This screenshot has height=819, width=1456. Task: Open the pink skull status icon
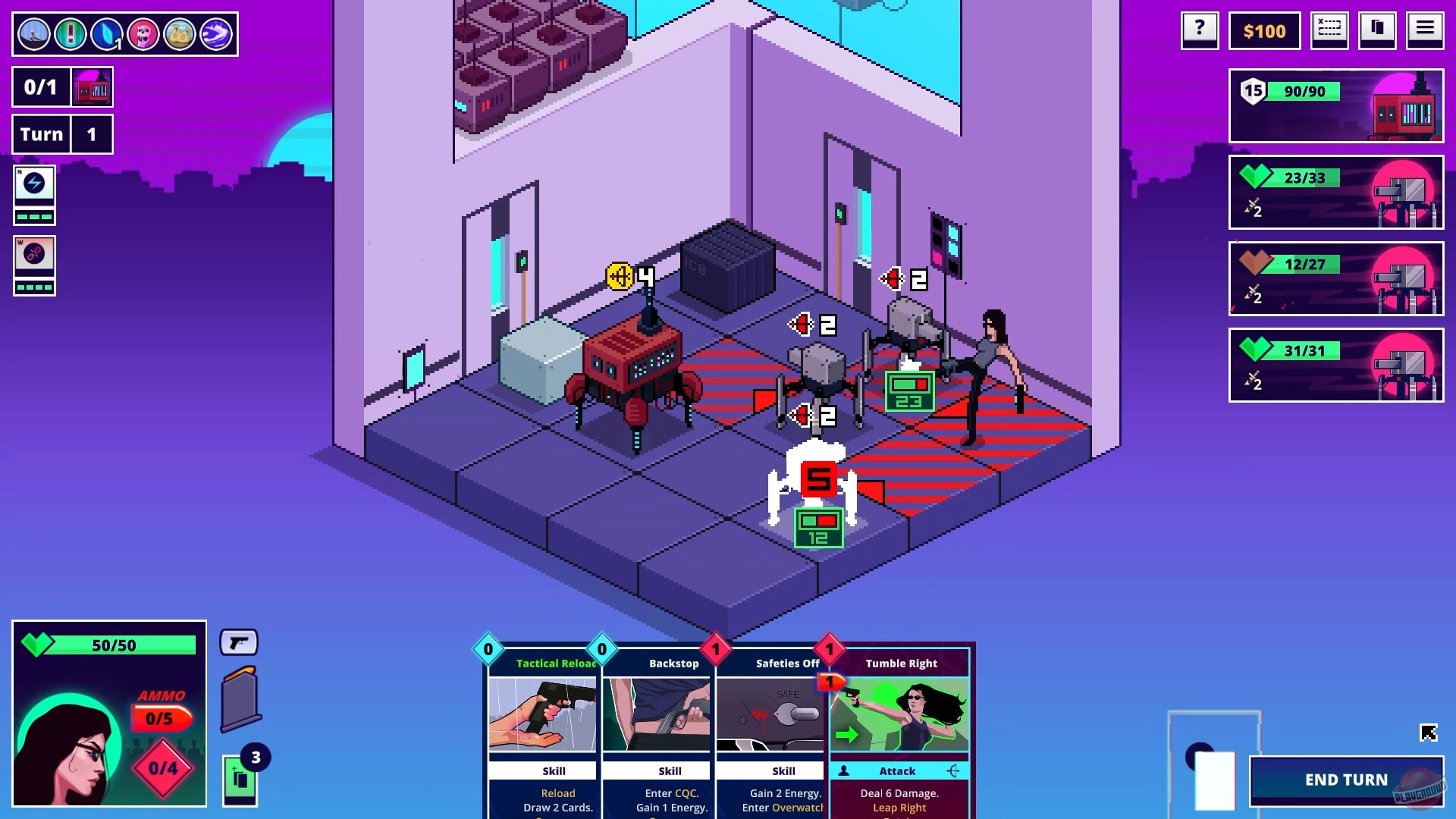pos(143,33)
